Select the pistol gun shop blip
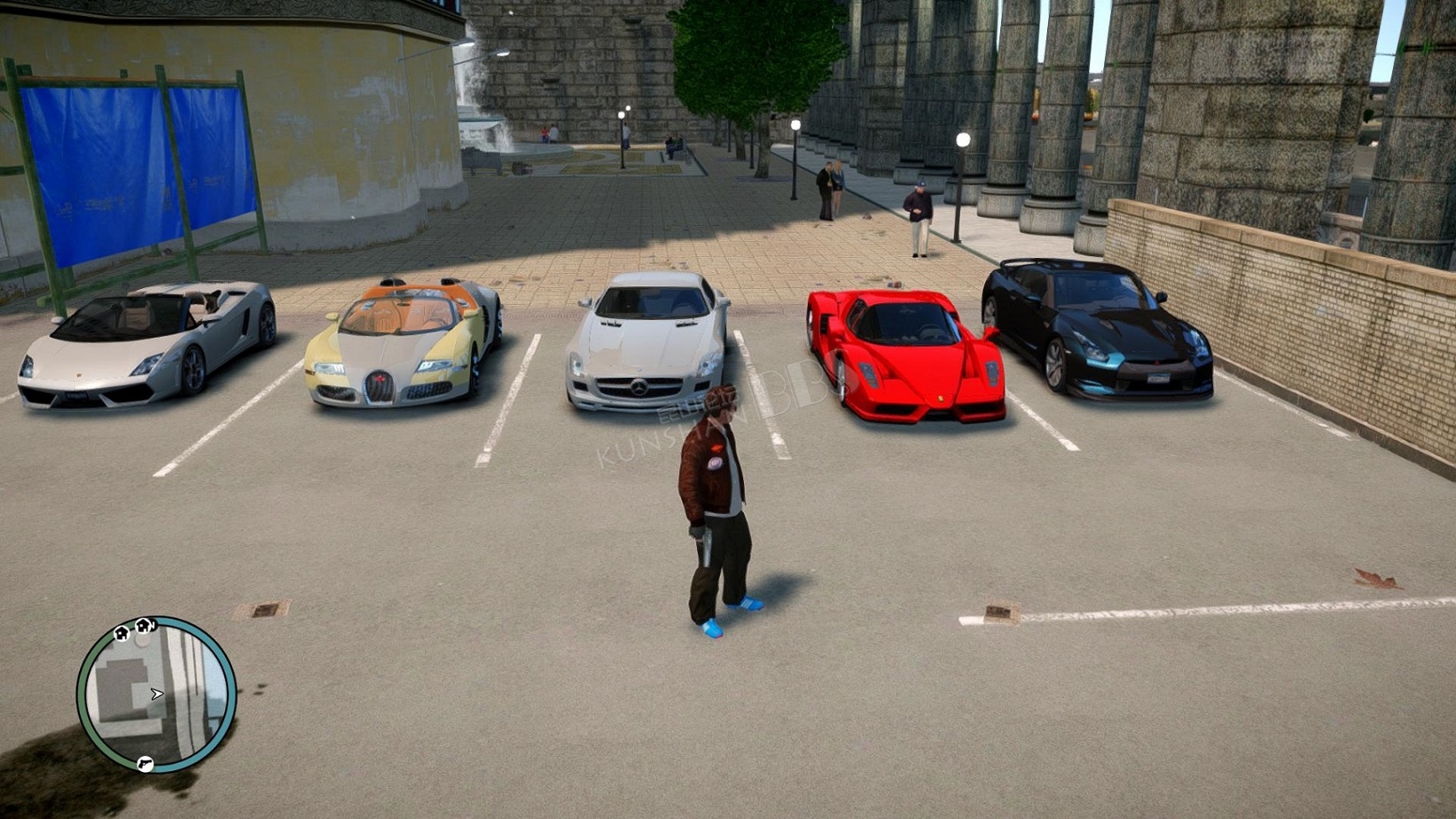Viewport: 1456px width, 819px height. click(x=145, y=763)
